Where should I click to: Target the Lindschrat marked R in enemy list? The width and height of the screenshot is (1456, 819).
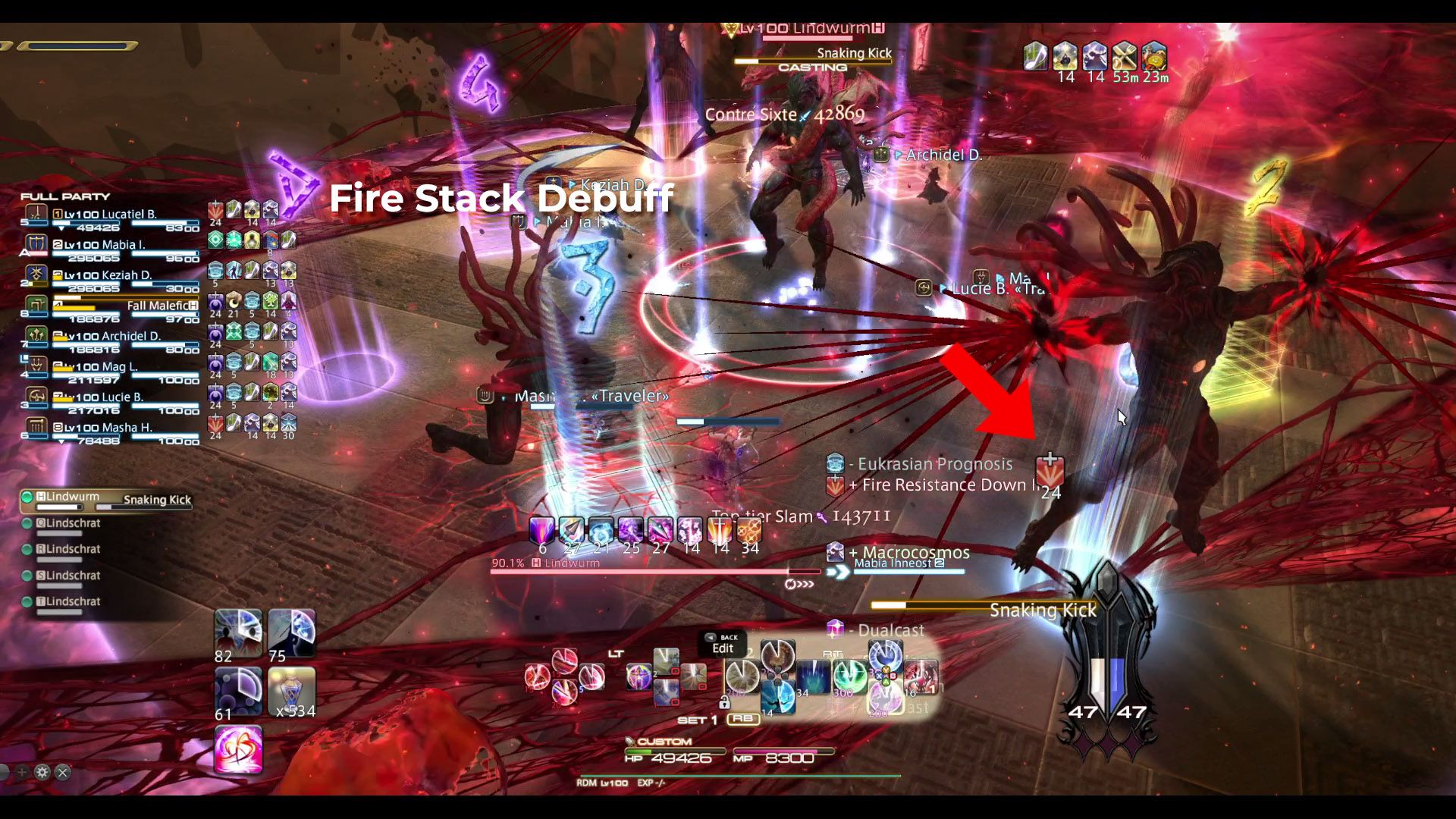pos(74,549)
